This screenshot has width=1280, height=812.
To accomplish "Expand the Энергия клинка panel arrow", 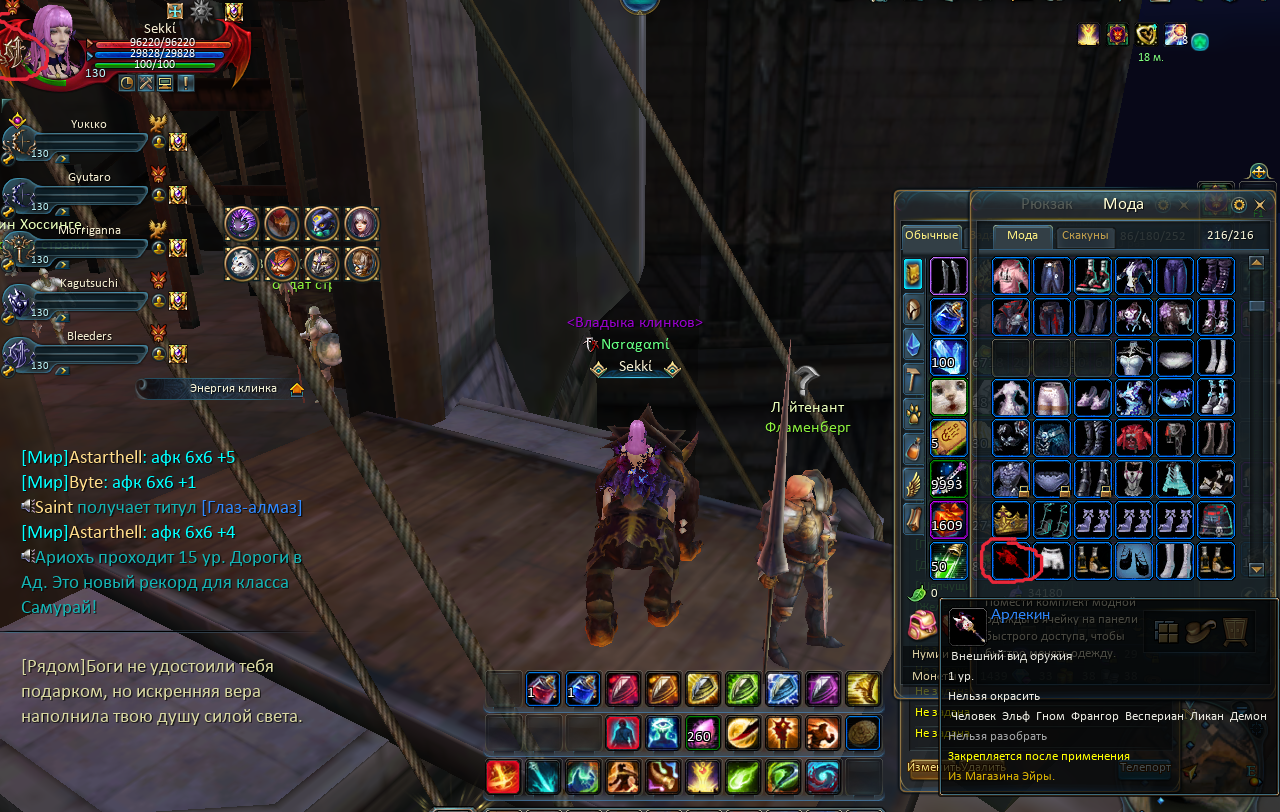I will click(x=297, y=389).
